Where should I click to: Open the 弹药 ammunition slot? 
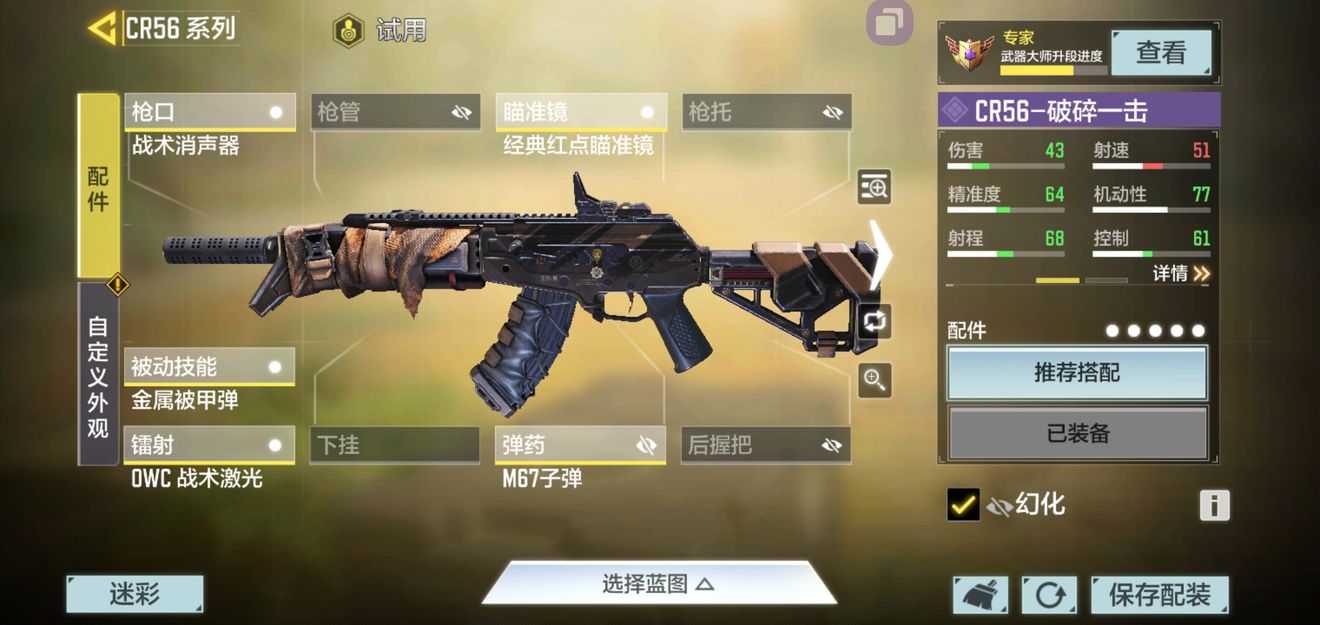pyautogui.click(x=581, y=445)
